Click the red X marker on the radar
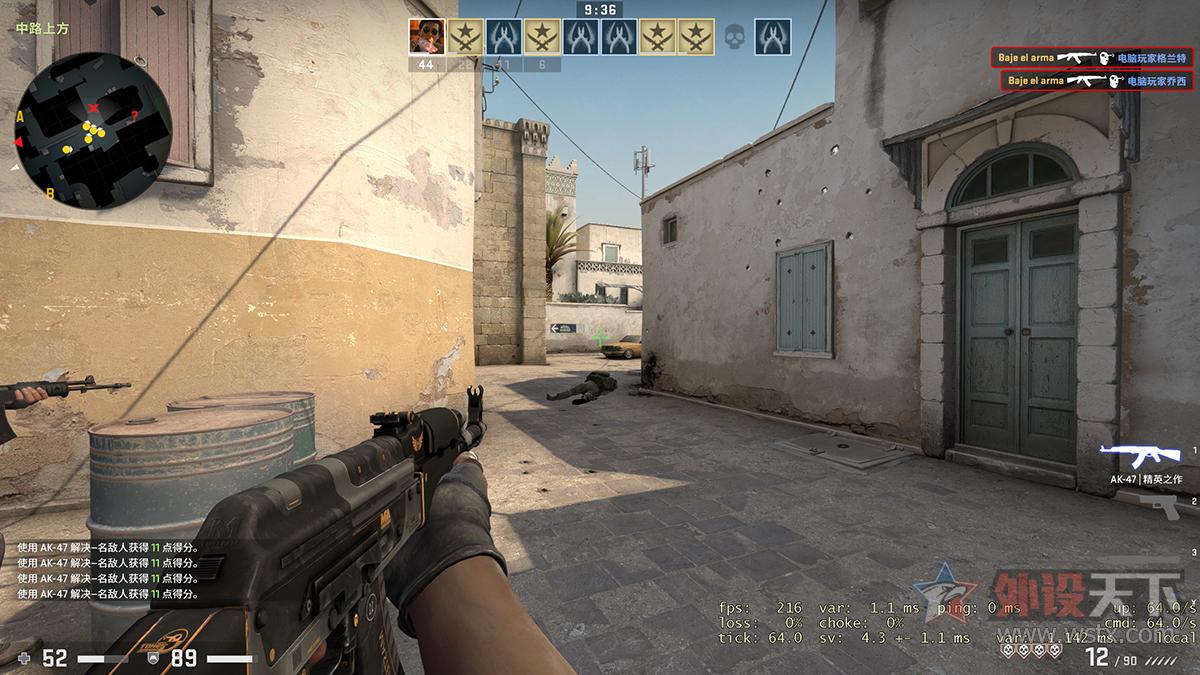The height and width of the screenshot is (675, 1200). pyautogui.click(x=94, y=107)
